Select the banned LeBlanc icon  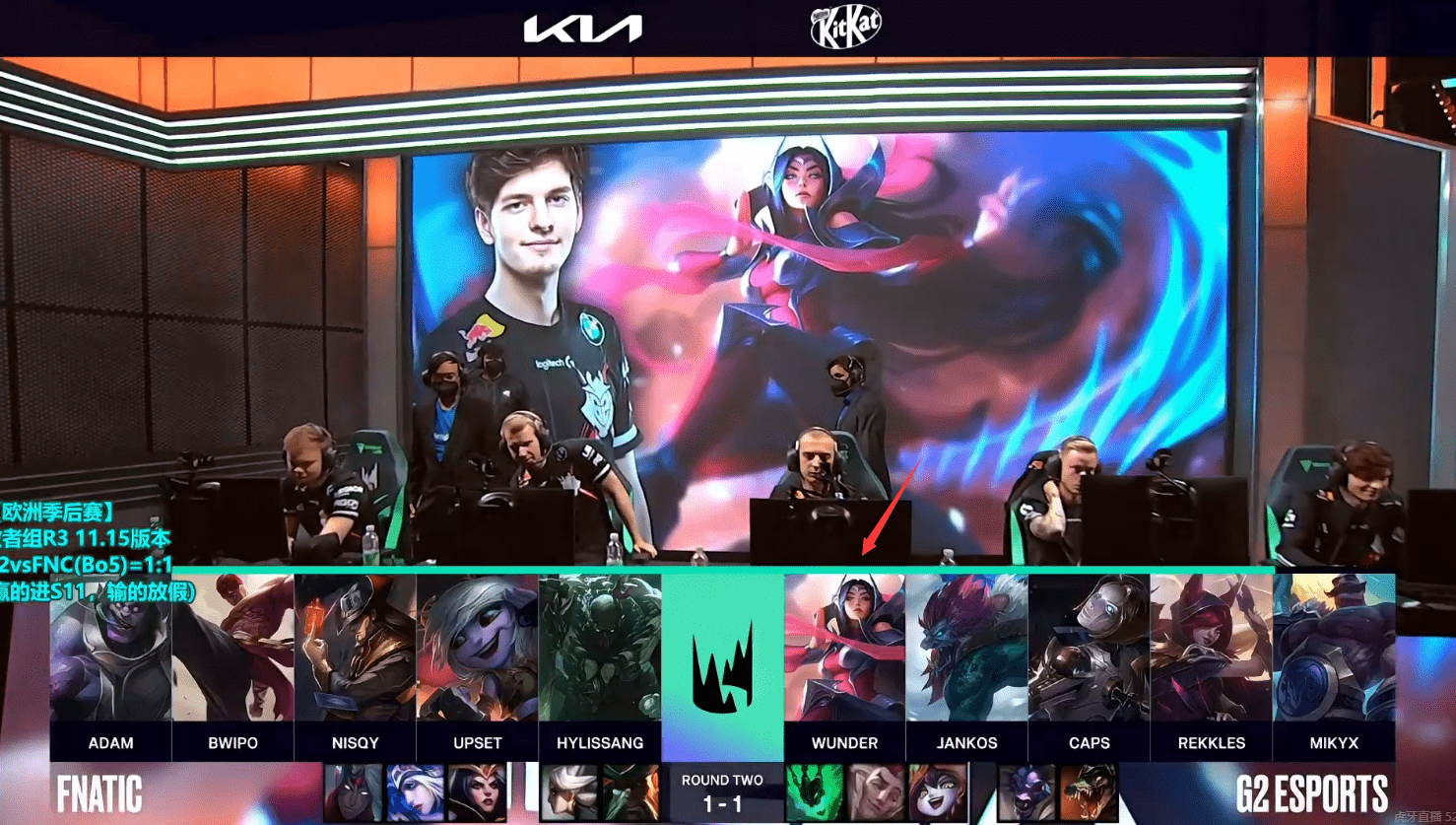tap(477, 792)
